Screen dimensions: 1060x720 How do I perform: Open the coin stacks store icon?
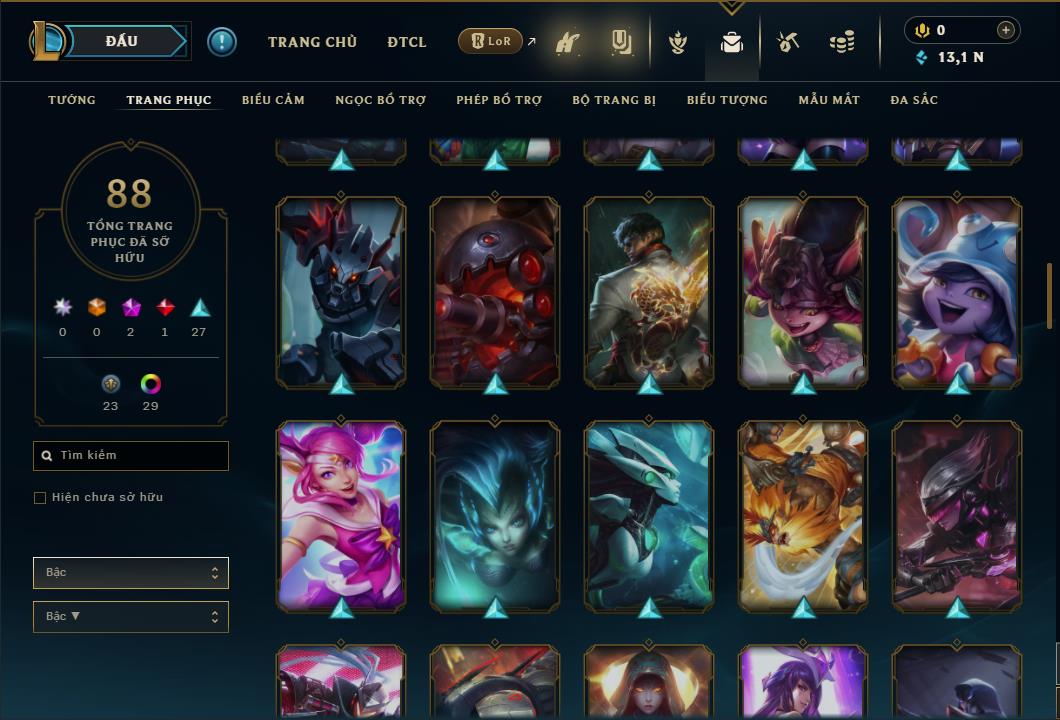[x=842, y=42]
